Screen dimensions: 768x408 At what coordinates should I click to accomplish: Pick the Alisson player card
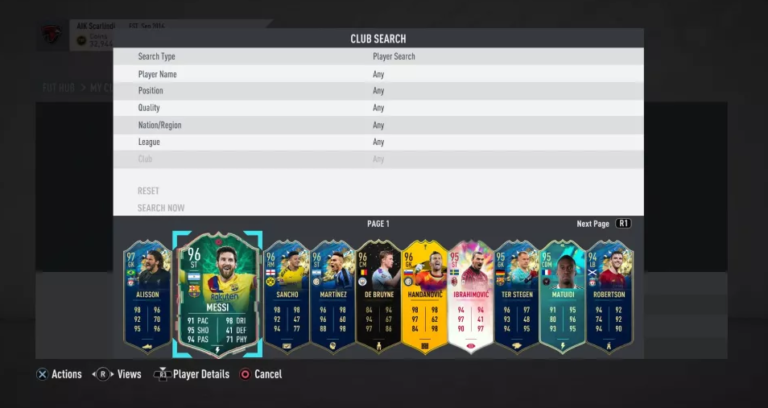click(x=148, y=296)
